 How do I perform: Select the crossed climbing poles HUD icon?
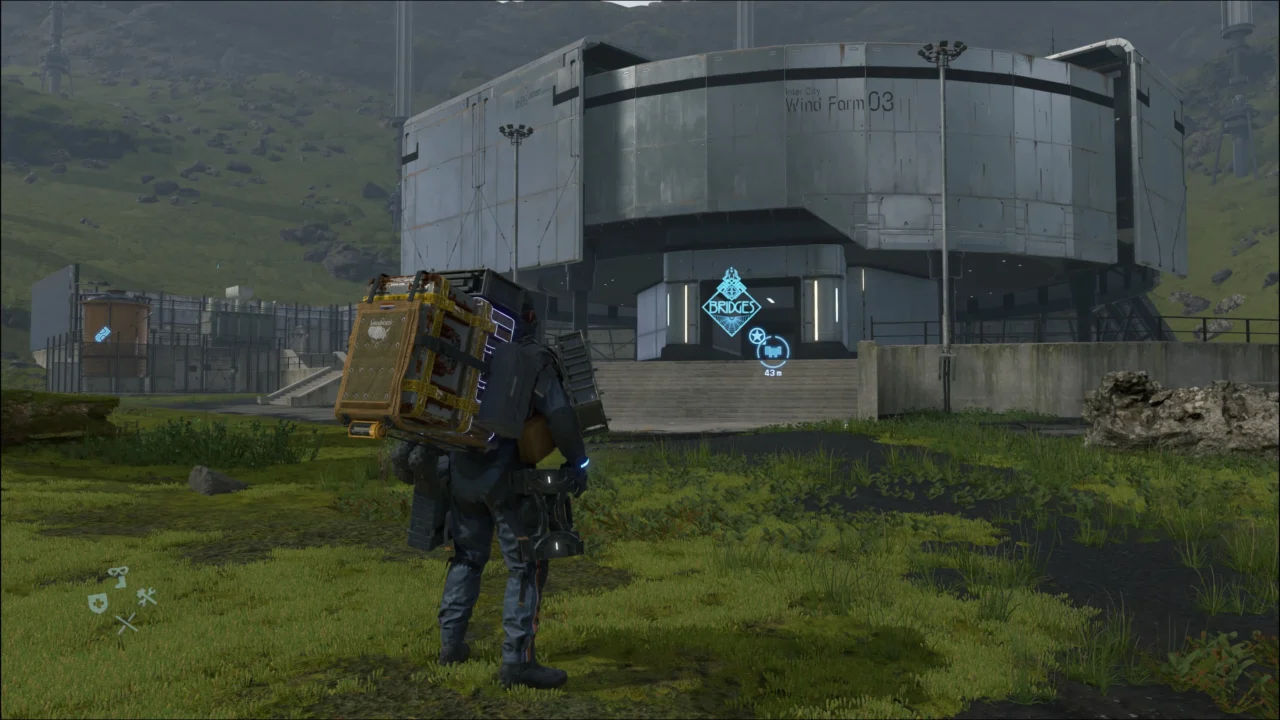click(127, 620)
